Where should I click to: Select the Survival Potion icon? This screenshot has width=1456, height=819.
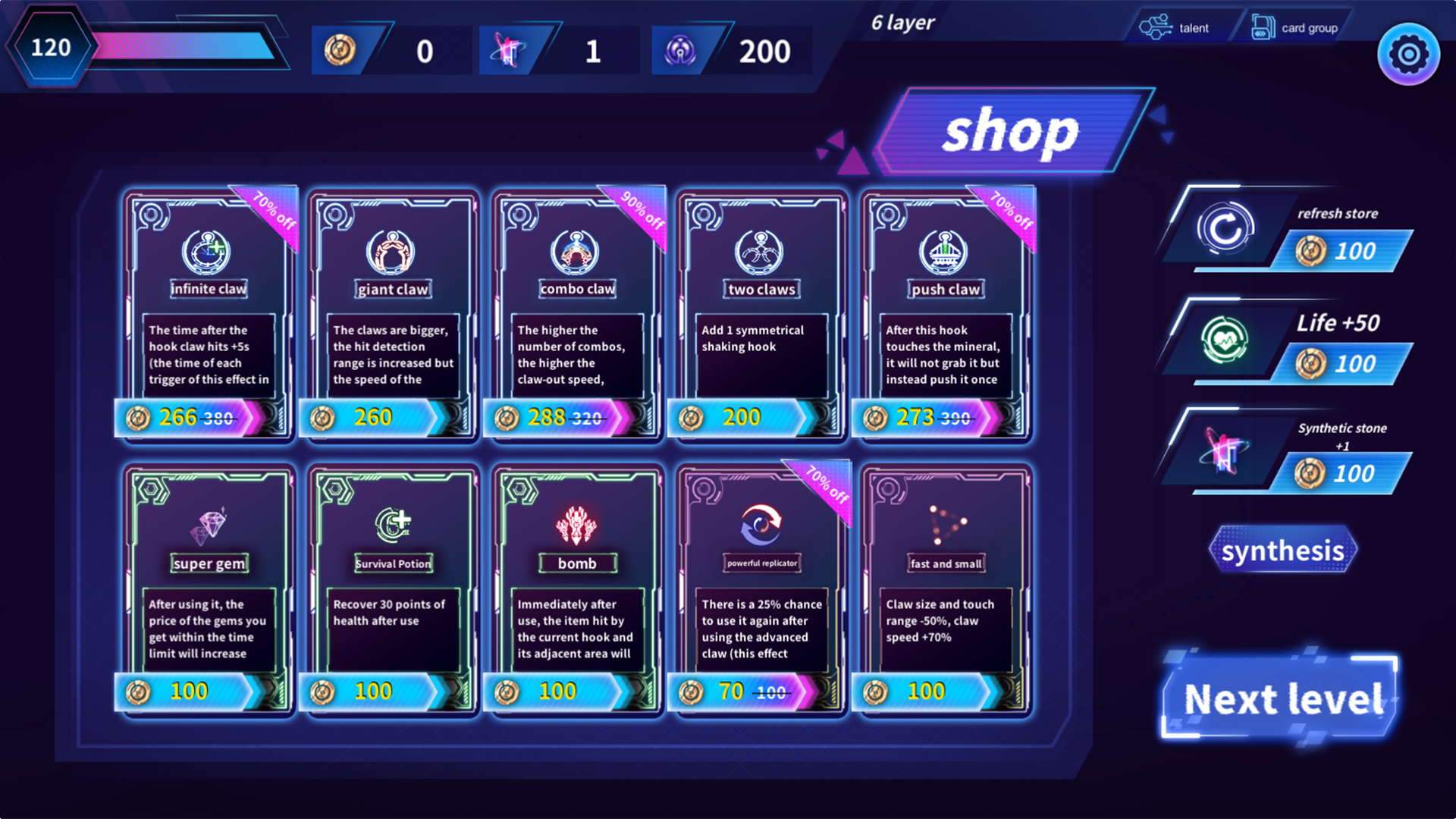[393, 523]
